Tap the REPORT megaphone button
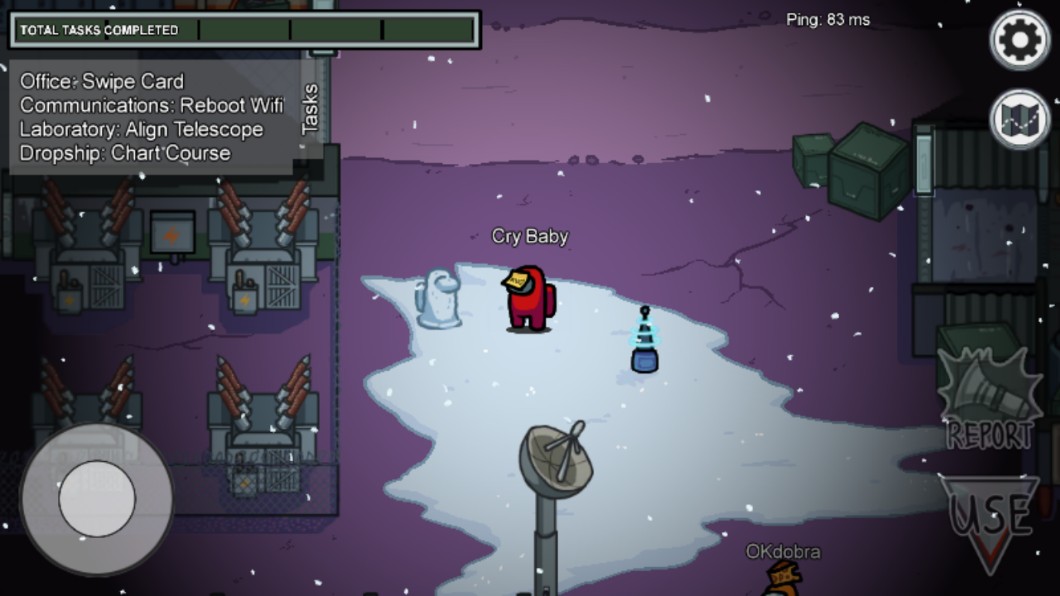 click(989, 400)
